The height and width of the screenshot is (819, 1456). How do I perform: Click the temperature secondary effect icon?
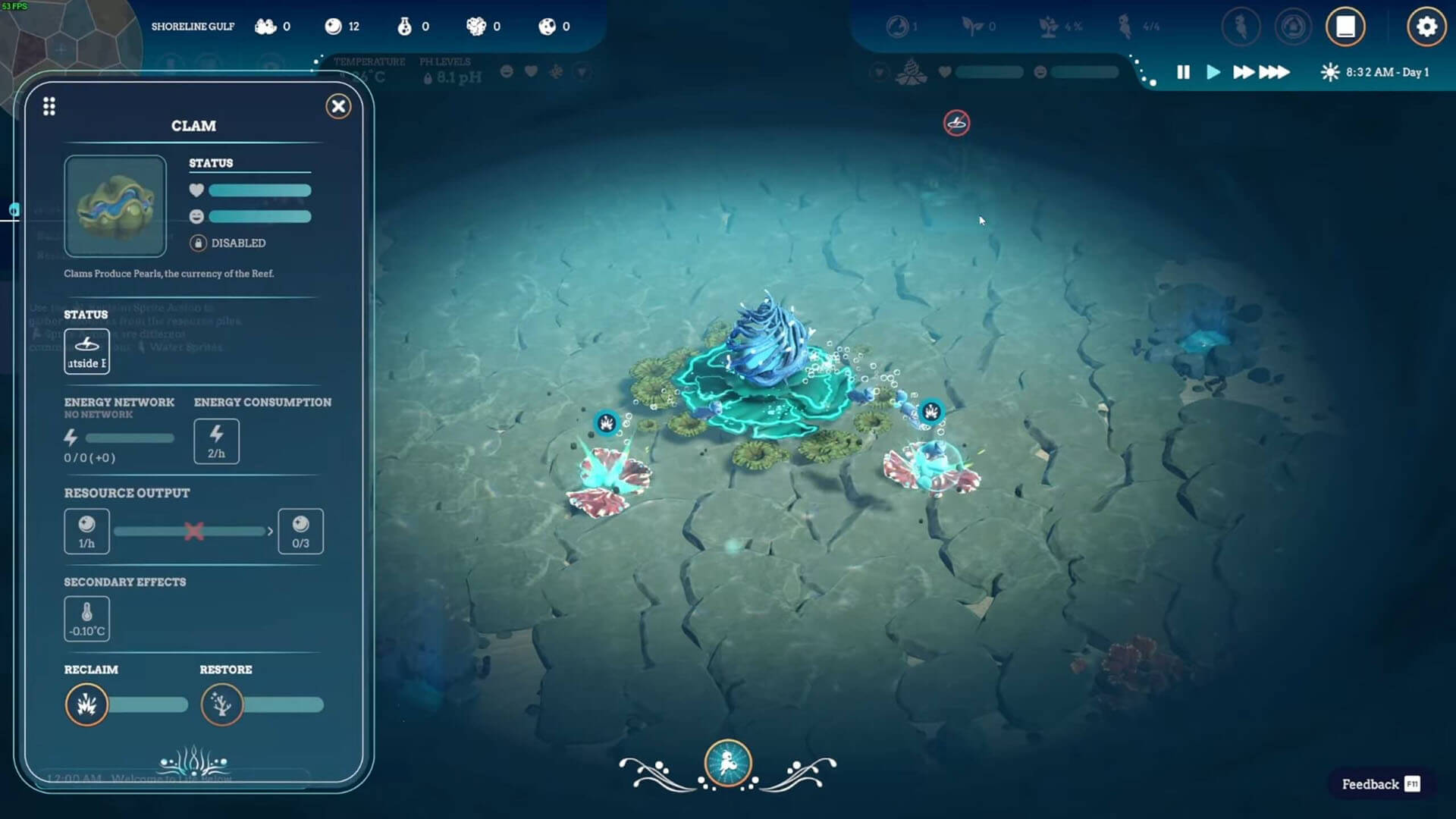[87, 619]
